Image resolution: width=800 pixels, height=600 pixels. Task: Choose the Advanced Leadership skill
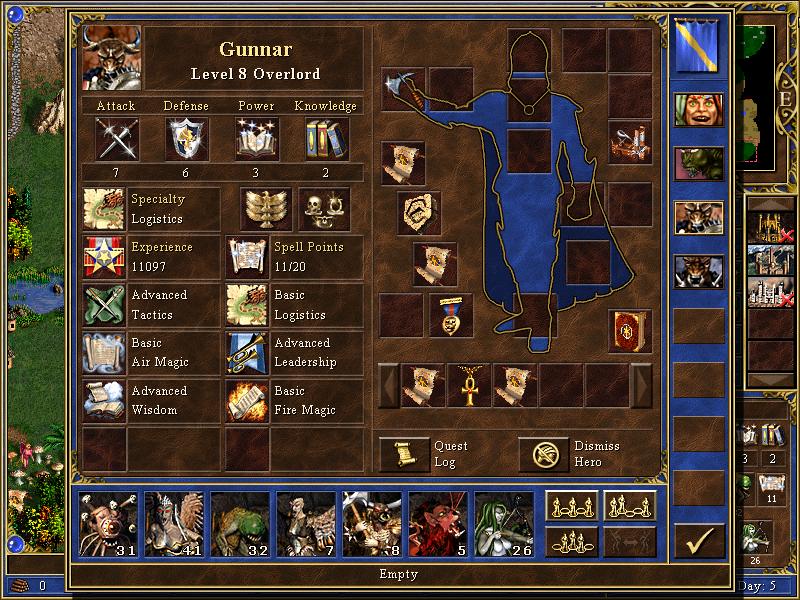[x=247, y=354]
